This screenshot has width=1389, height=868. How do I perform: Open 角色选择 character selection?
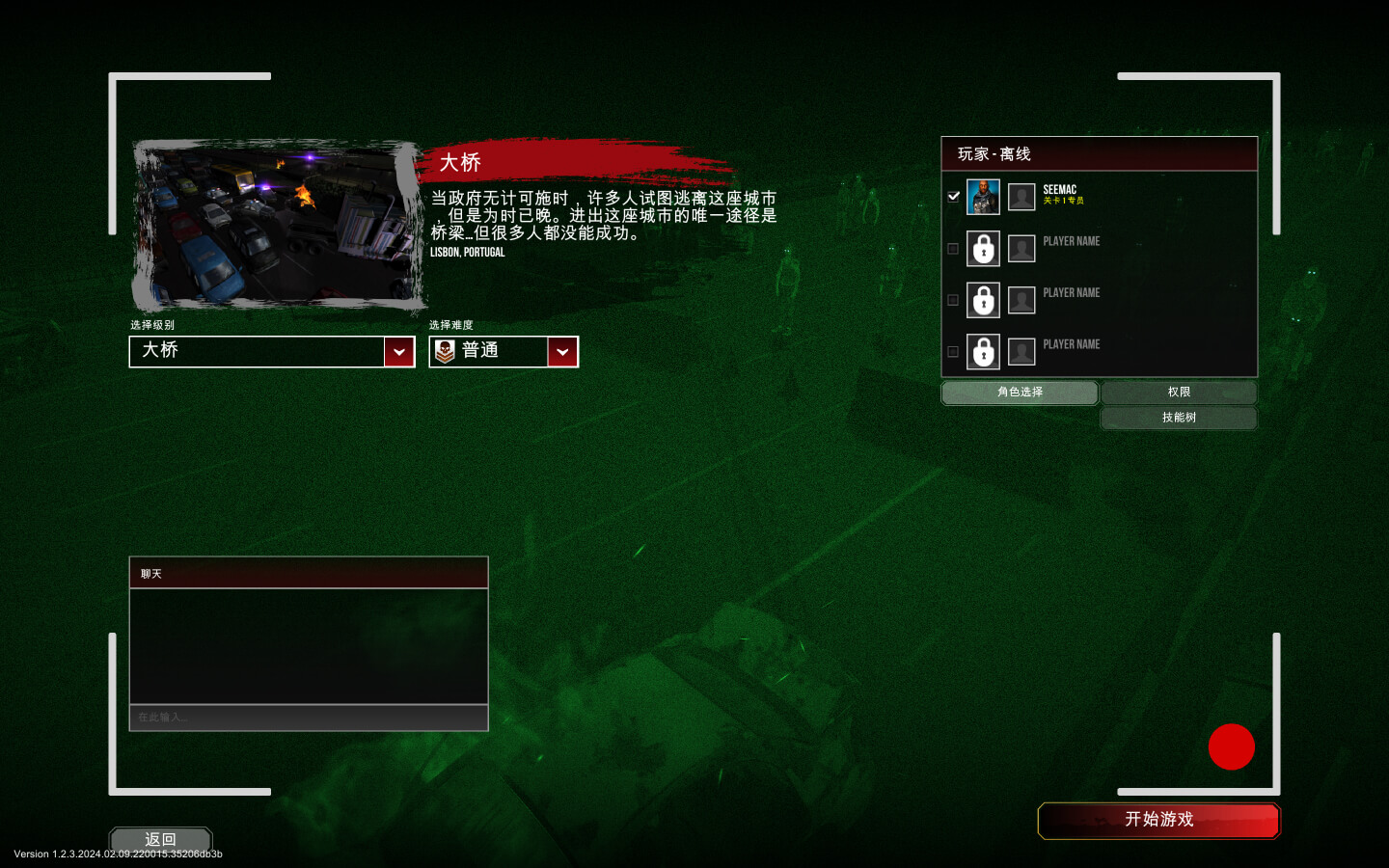1020,393
